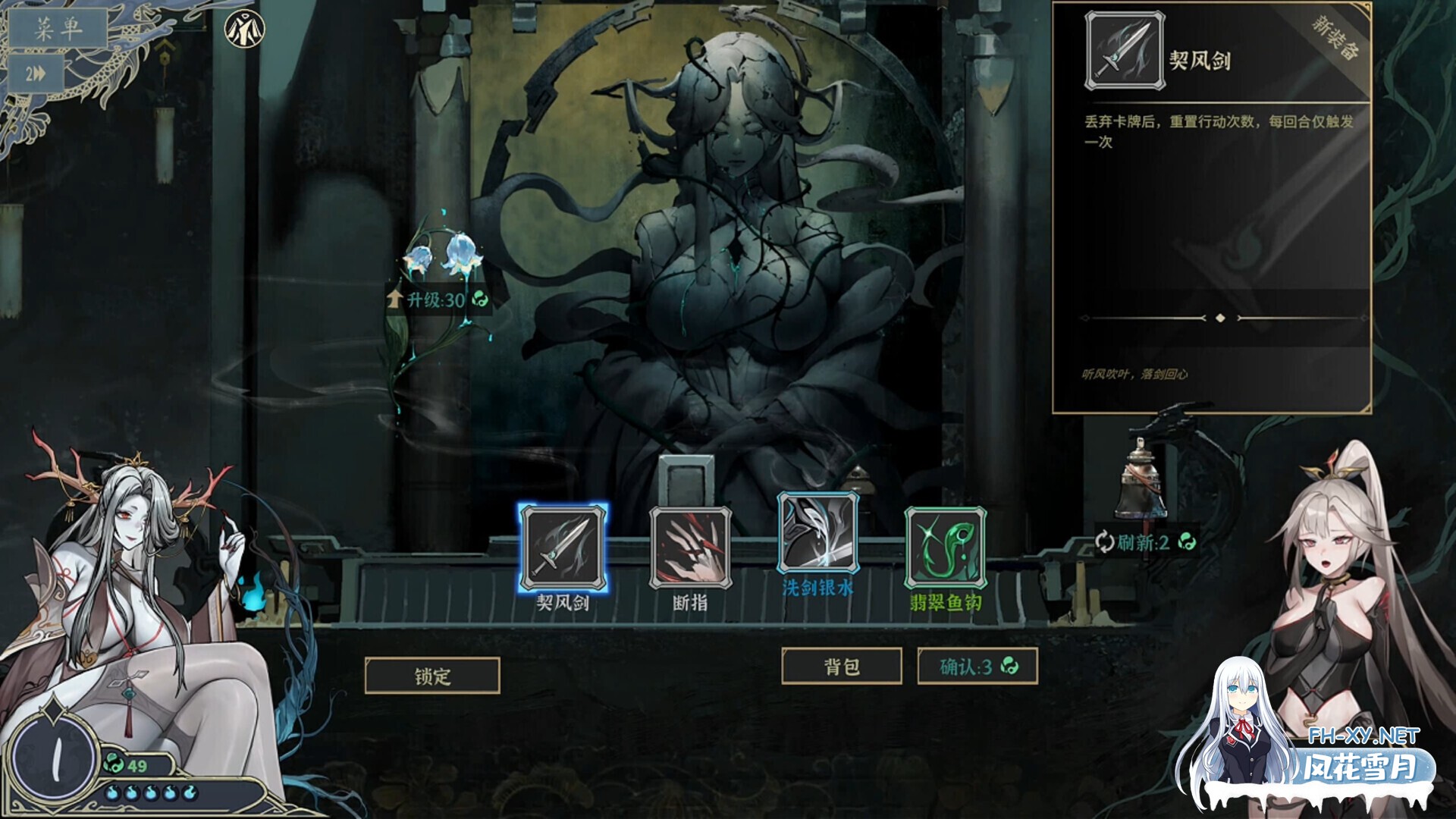Image resolution: width=1456 pixels, height=819 pixels.
Task: Open the 菜单 menu button
Action: coord(58,29)
